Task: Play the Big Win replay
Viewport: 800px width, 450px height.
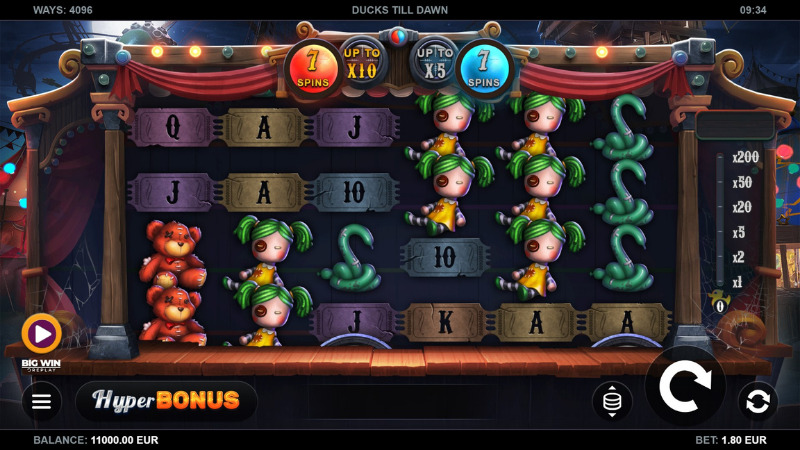Action: [41, 333]
